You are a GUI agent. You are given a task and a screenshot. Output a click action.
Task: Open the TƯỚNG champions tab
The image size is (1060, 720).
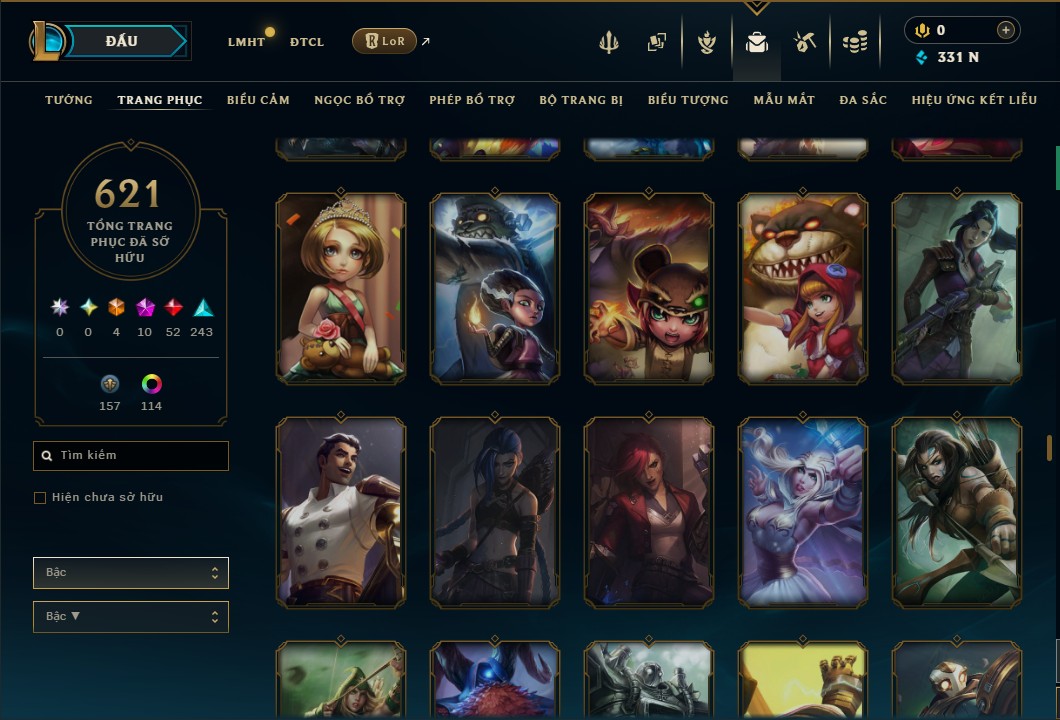pyautogui.click(x=69, y=100)
